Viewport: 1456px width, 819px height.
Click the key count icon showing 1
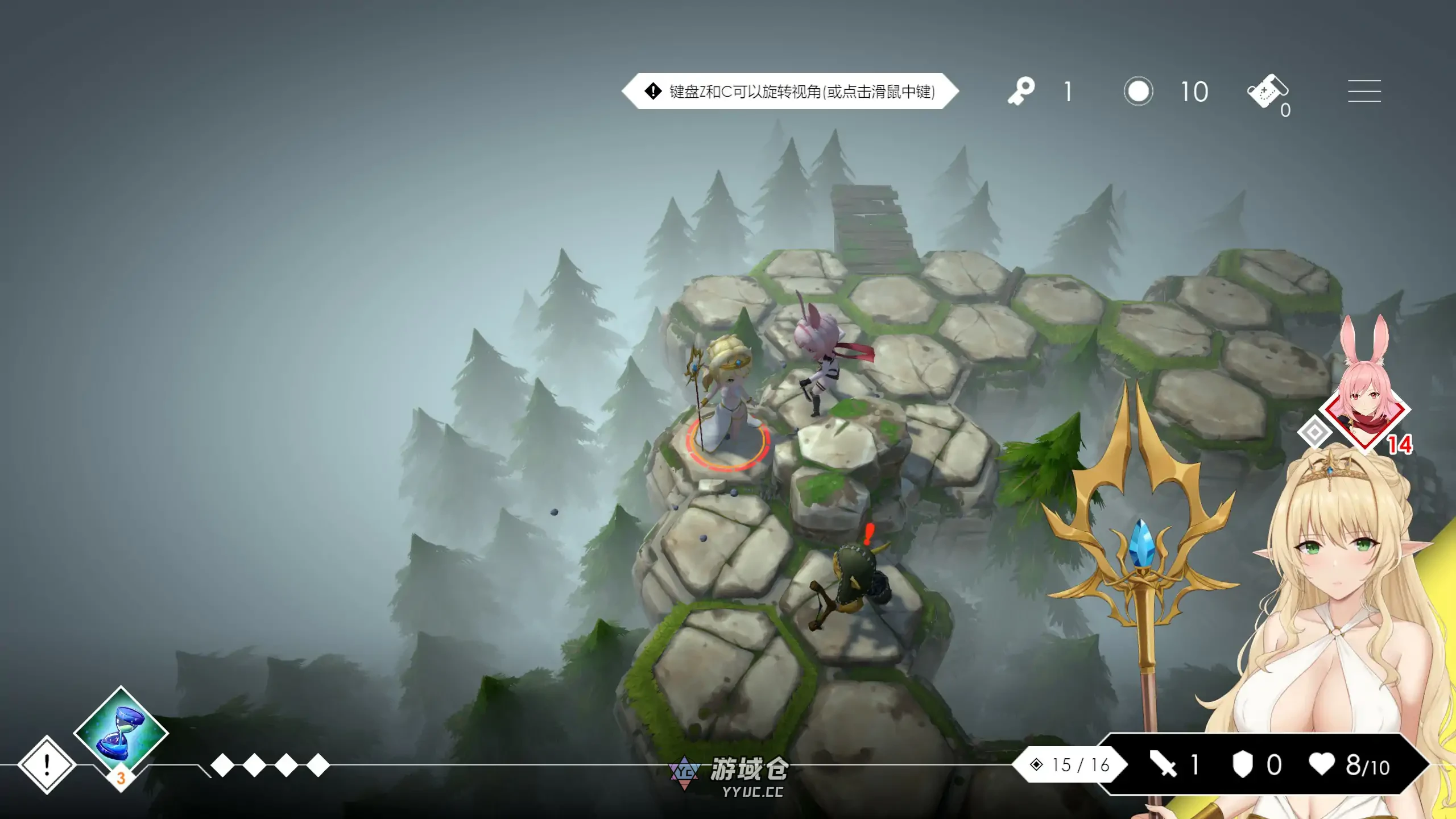(1021, 91)
